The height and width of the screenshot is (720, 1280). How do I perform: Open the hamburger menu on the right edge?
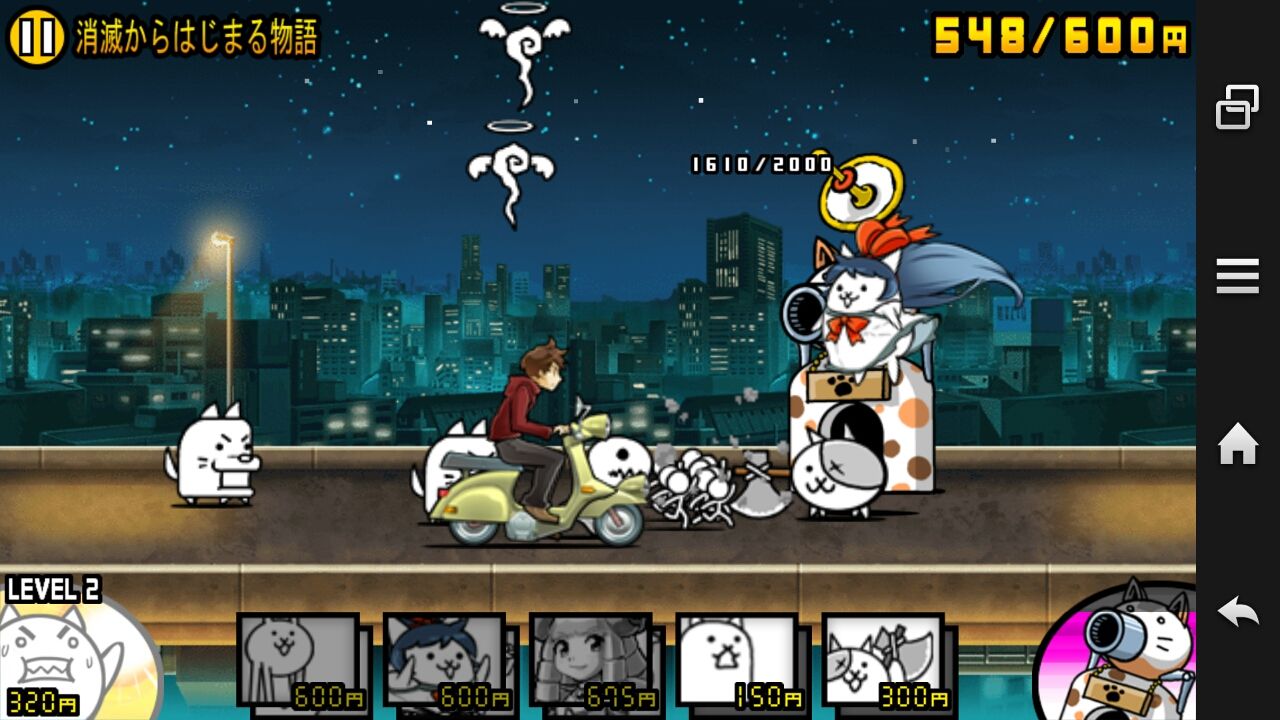(1237, 275)
